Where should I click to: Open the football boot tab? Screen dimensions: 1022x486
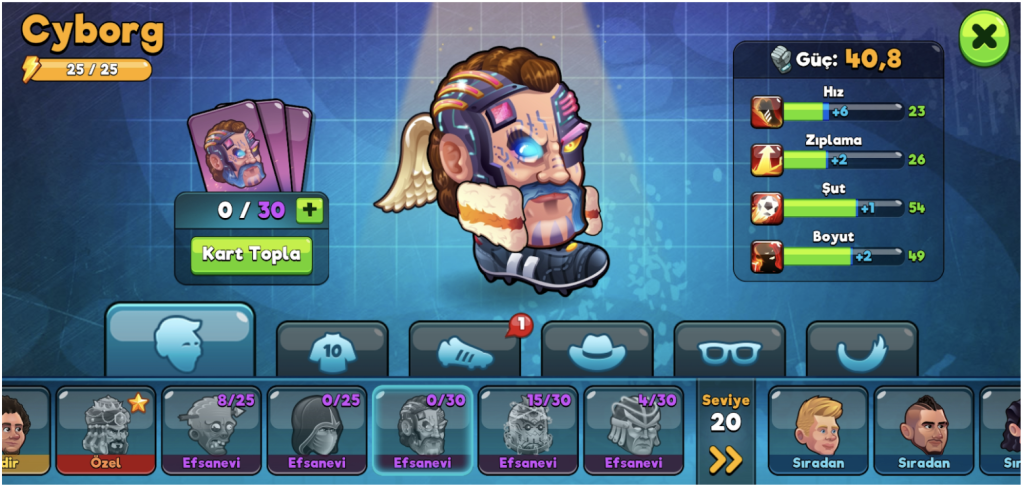pyautogui.click(x=465, y=350)
